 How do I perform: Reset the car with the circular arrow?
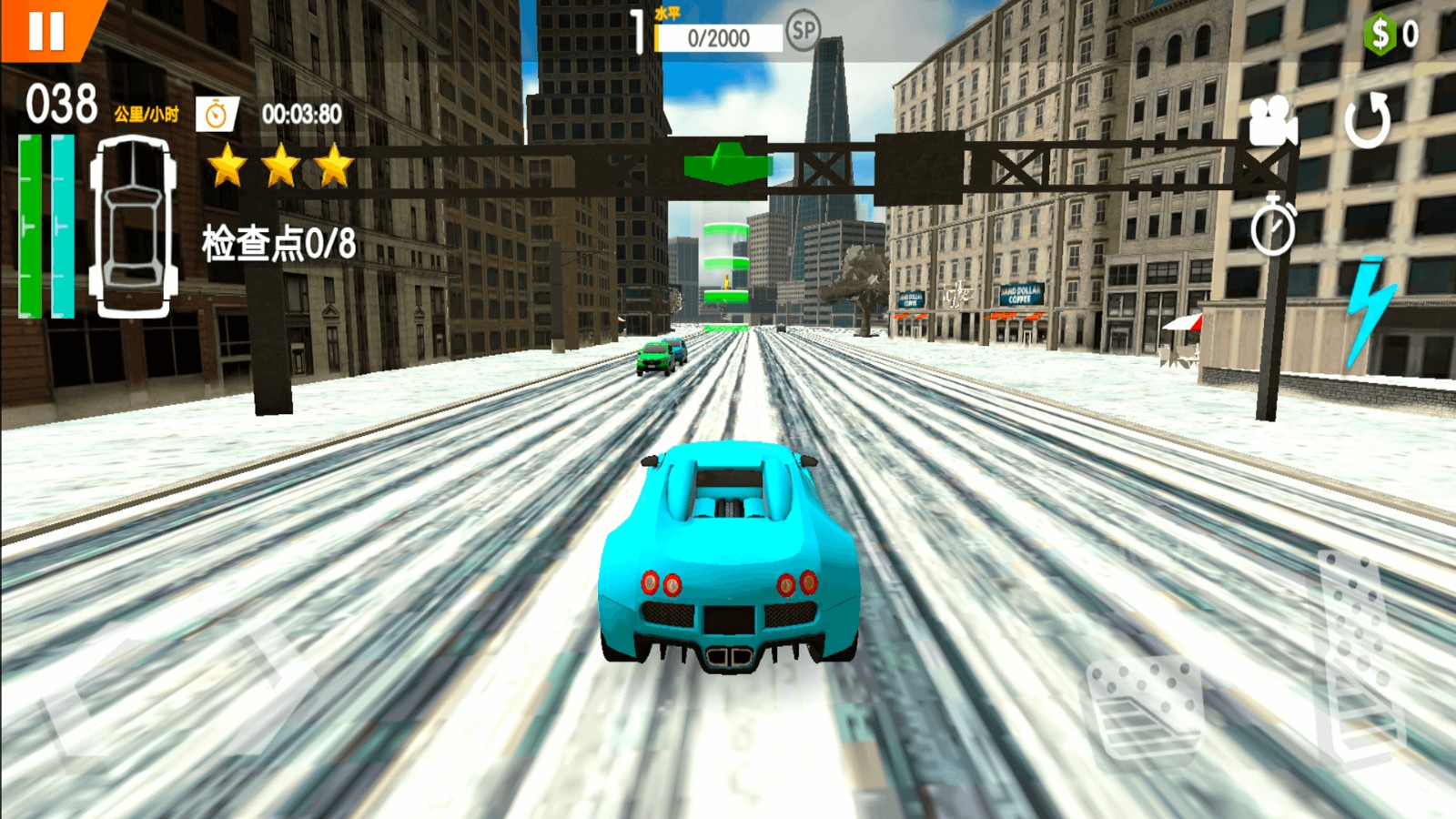pyautogui.click(x=1368, y=121)
